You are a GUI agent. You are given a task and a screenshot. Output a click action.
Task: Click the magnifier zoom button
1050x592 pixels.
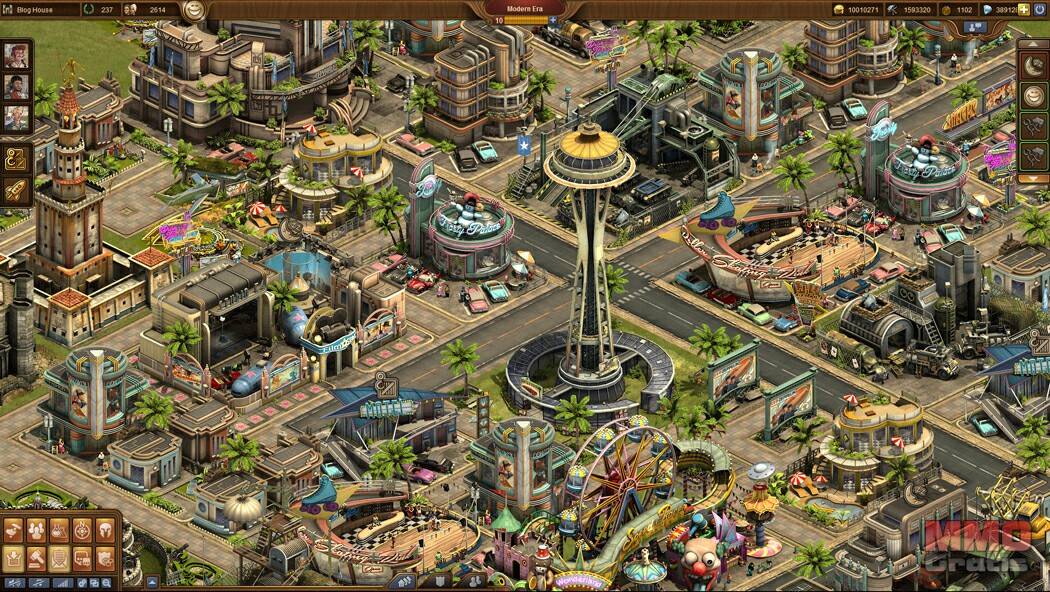tap(106, 582)
